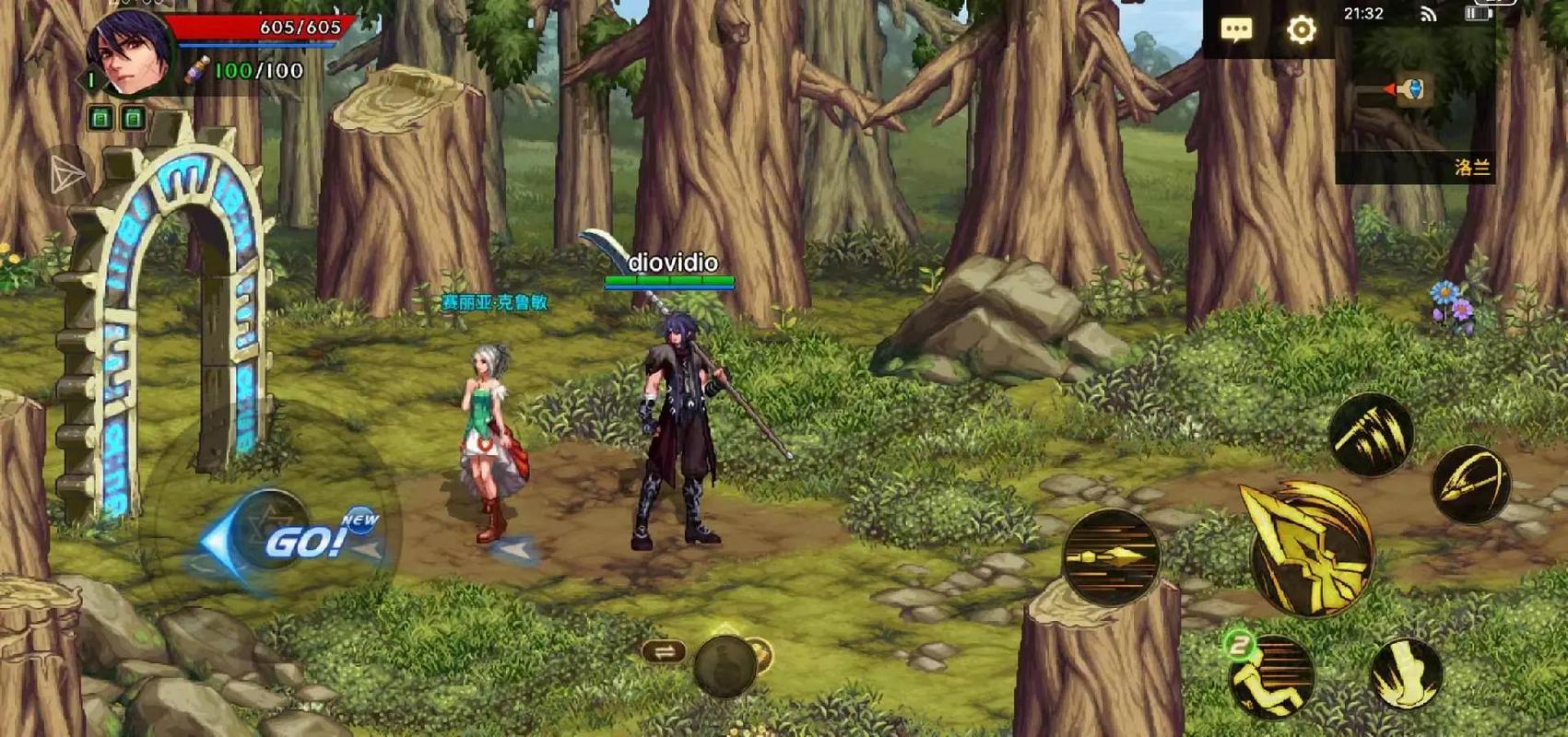Open the gear settings menu

(x=1301, y=29)
